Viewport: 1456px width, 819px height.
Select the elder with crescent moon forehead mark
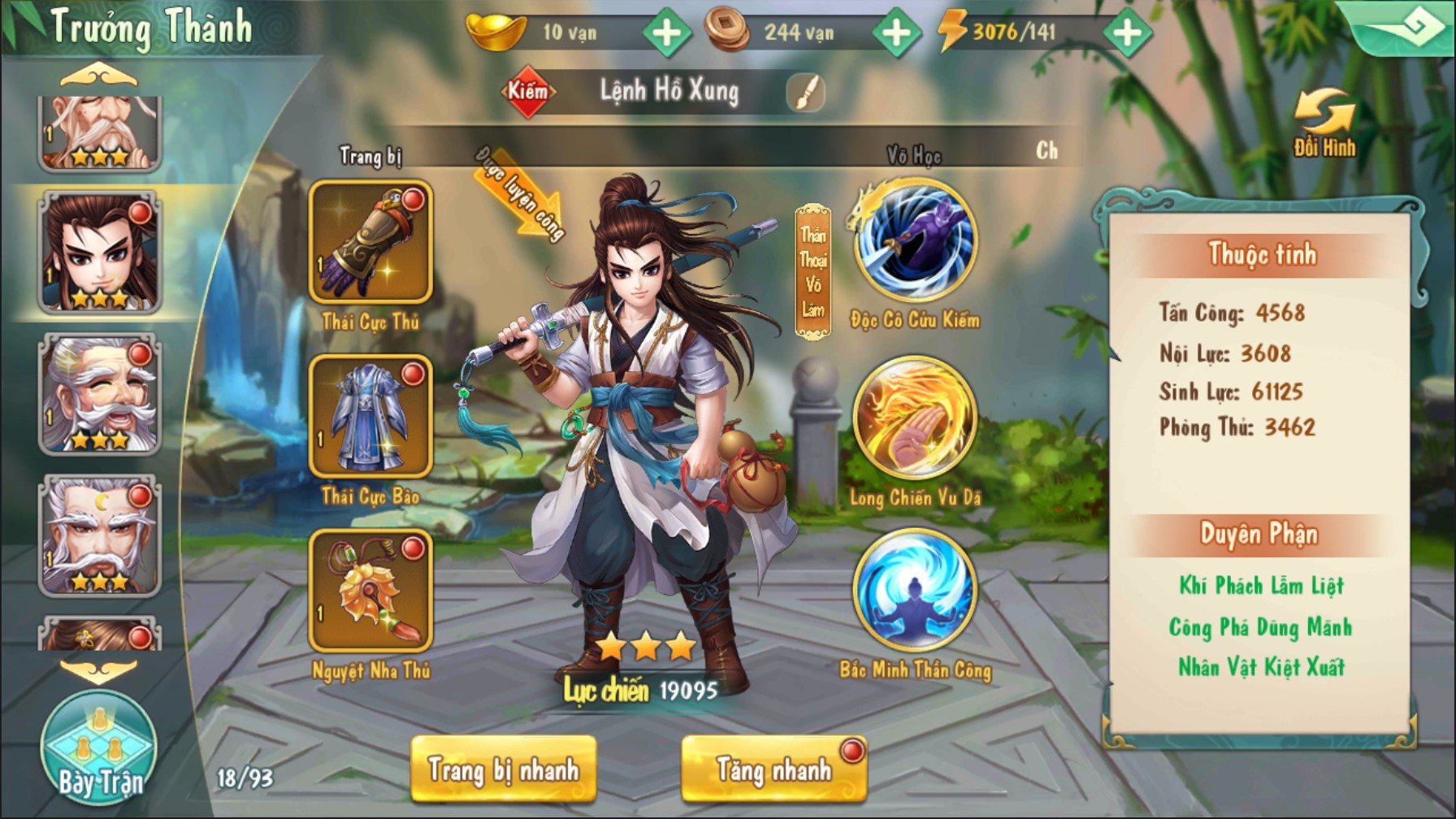(x=100, y=536)
